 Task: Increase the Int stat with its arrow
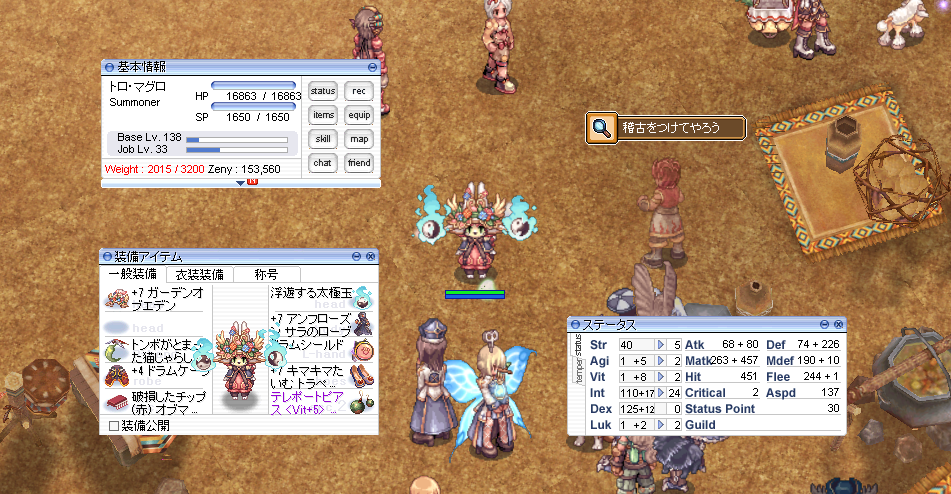[661, 393]
